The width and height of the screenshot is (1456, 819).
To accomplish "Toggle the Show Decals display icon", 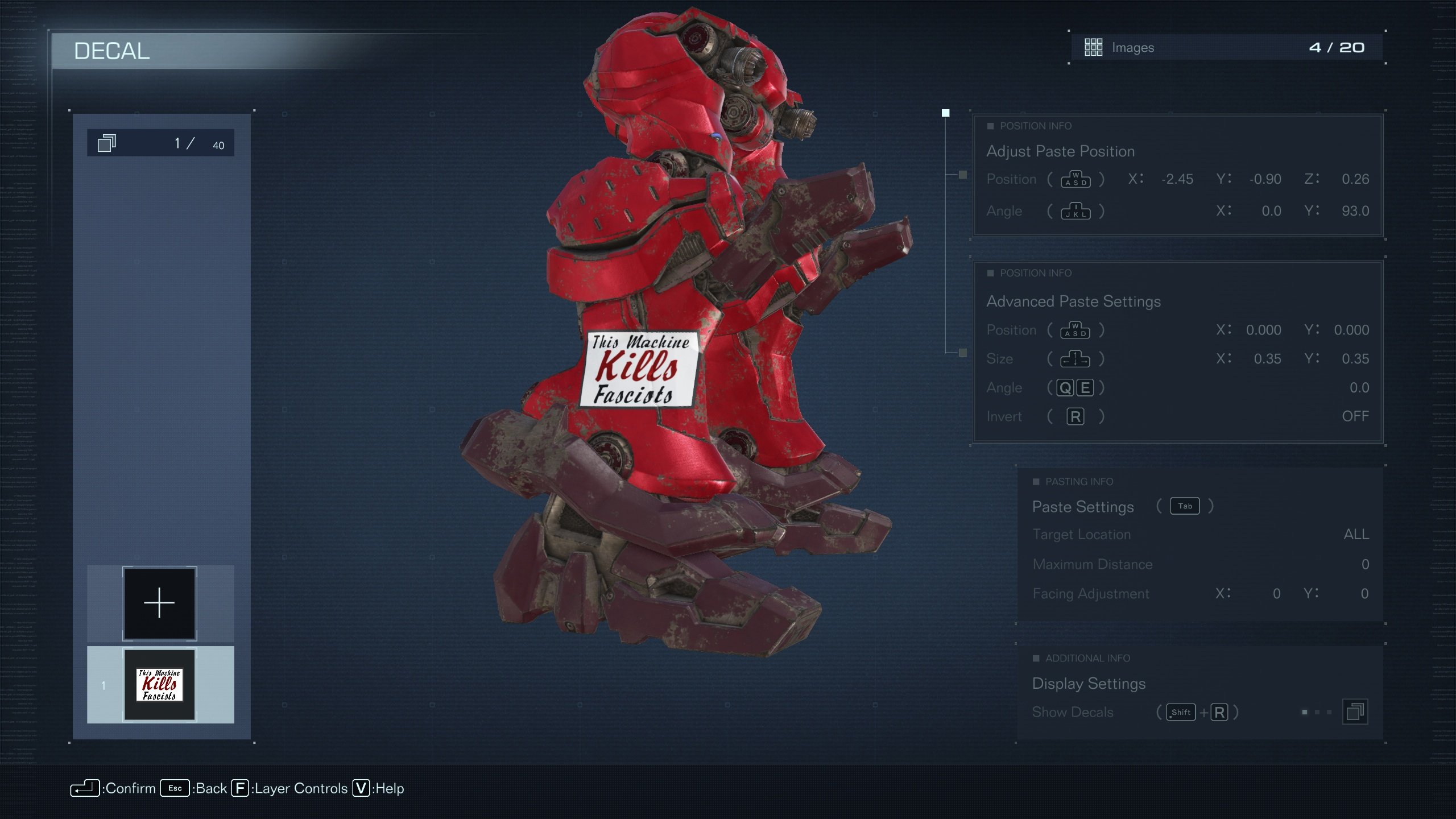I will point(1355,712).
